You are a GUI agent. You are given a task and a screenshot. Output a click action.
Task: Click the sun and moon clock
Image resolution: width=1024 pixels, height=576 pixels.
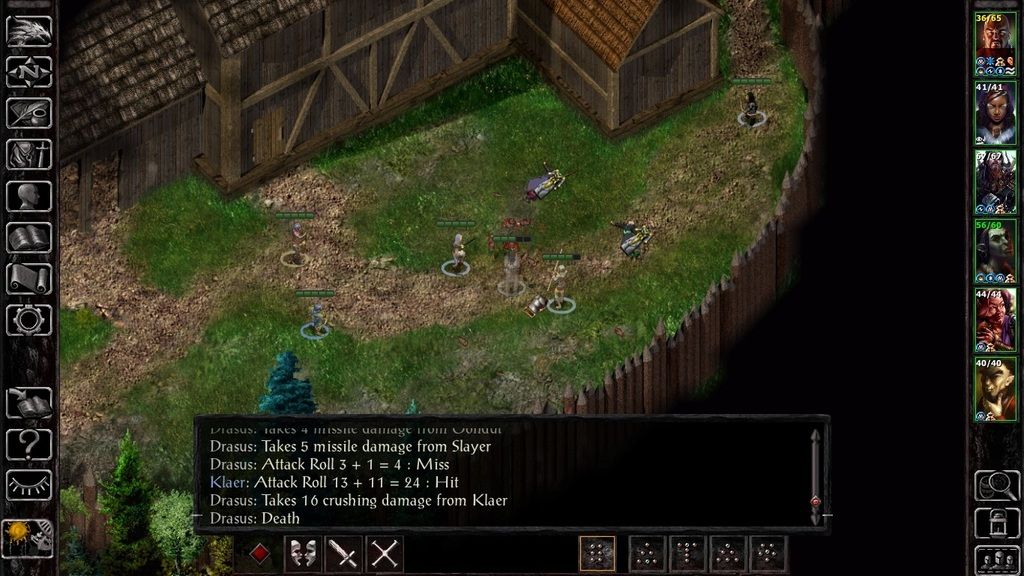pos(27,538)
